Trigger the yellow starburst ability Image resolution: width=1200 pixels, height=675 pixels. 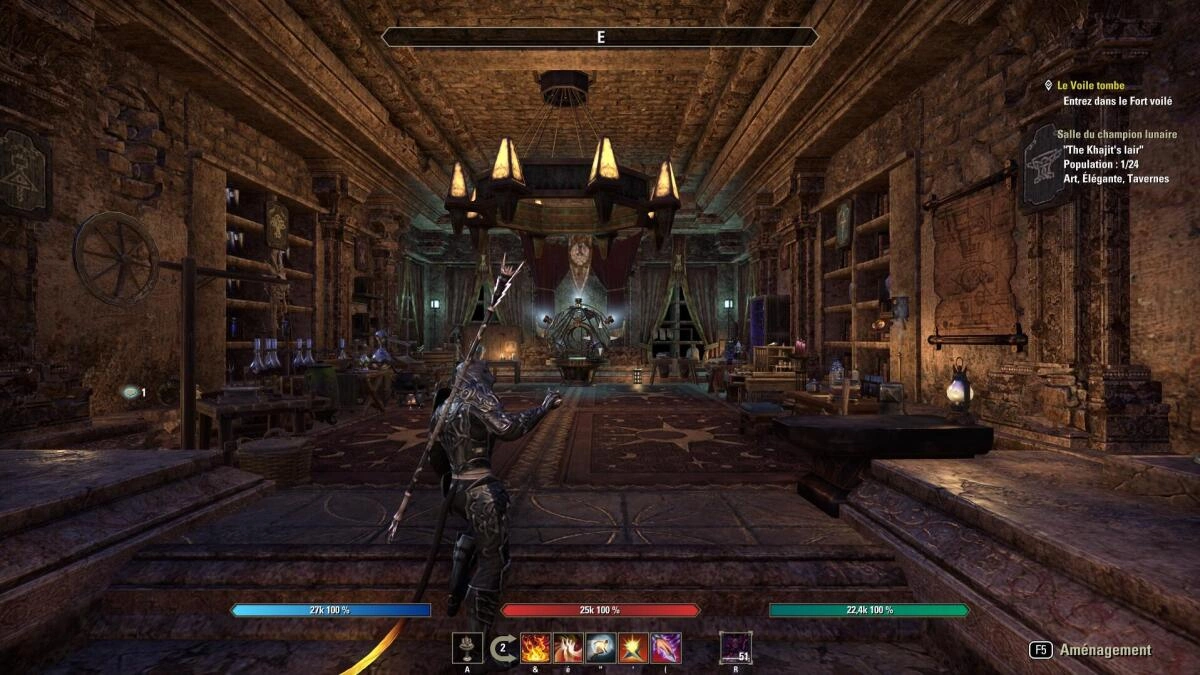[x=633, y=647]
